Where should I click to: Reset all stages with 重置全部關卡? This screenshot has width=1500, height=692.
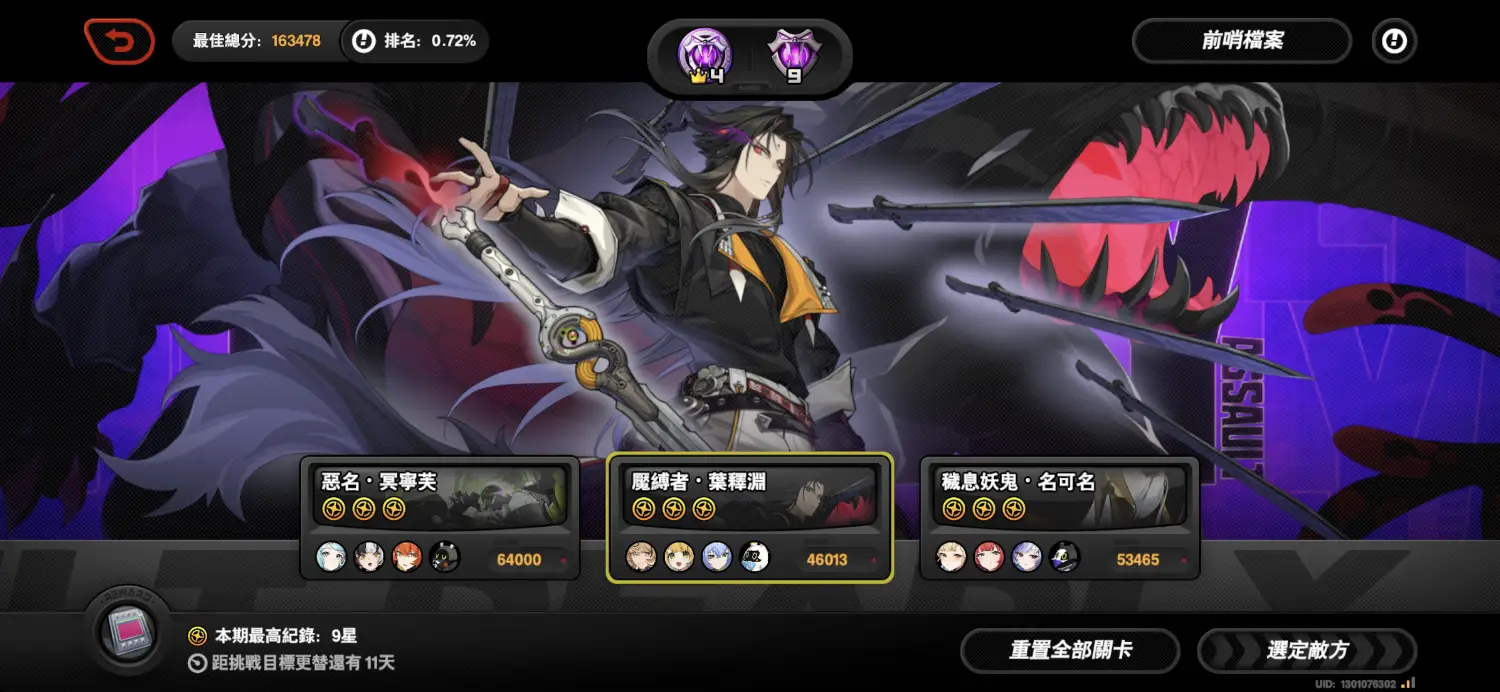[1070, 651]
